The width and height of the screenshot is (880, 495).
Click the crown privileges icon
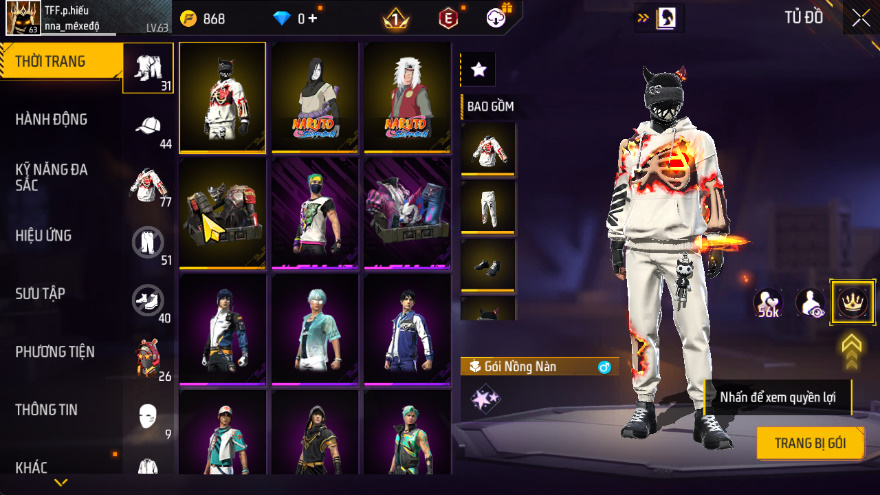click(x=853, y=302)
